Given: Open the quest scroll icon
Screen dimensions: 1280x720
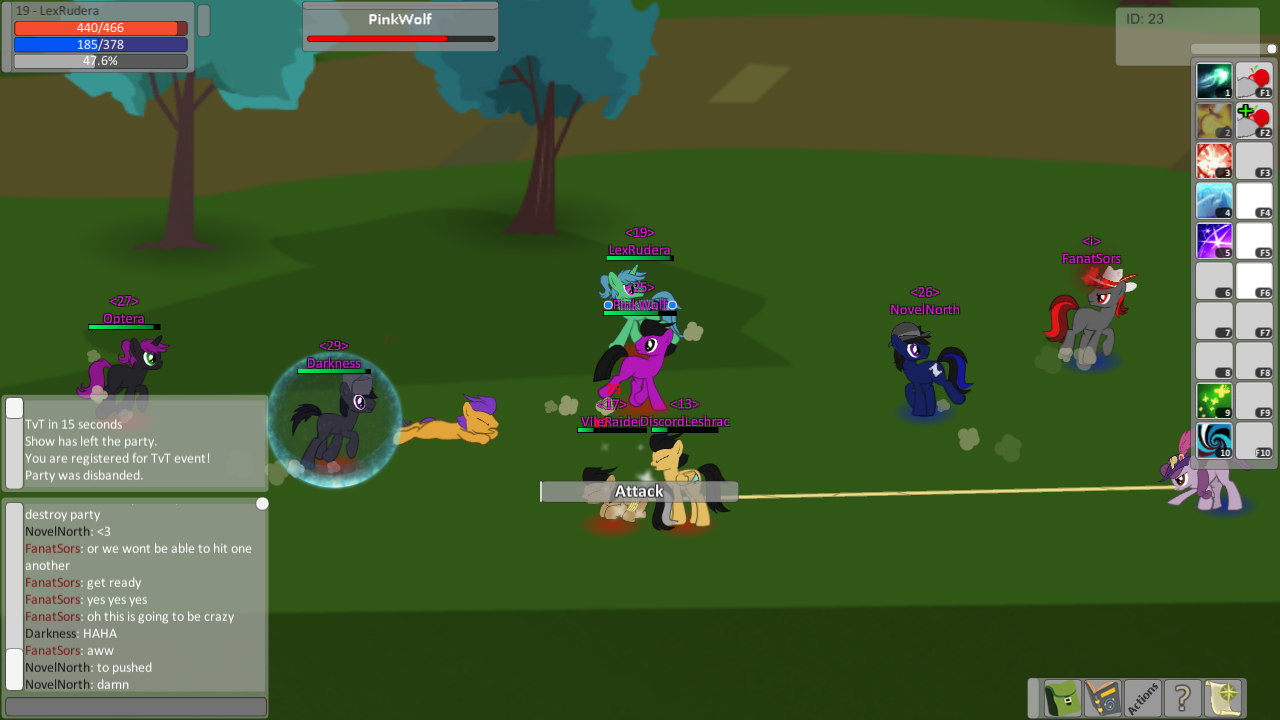Looking at the screenshot, I should 1221,697.
